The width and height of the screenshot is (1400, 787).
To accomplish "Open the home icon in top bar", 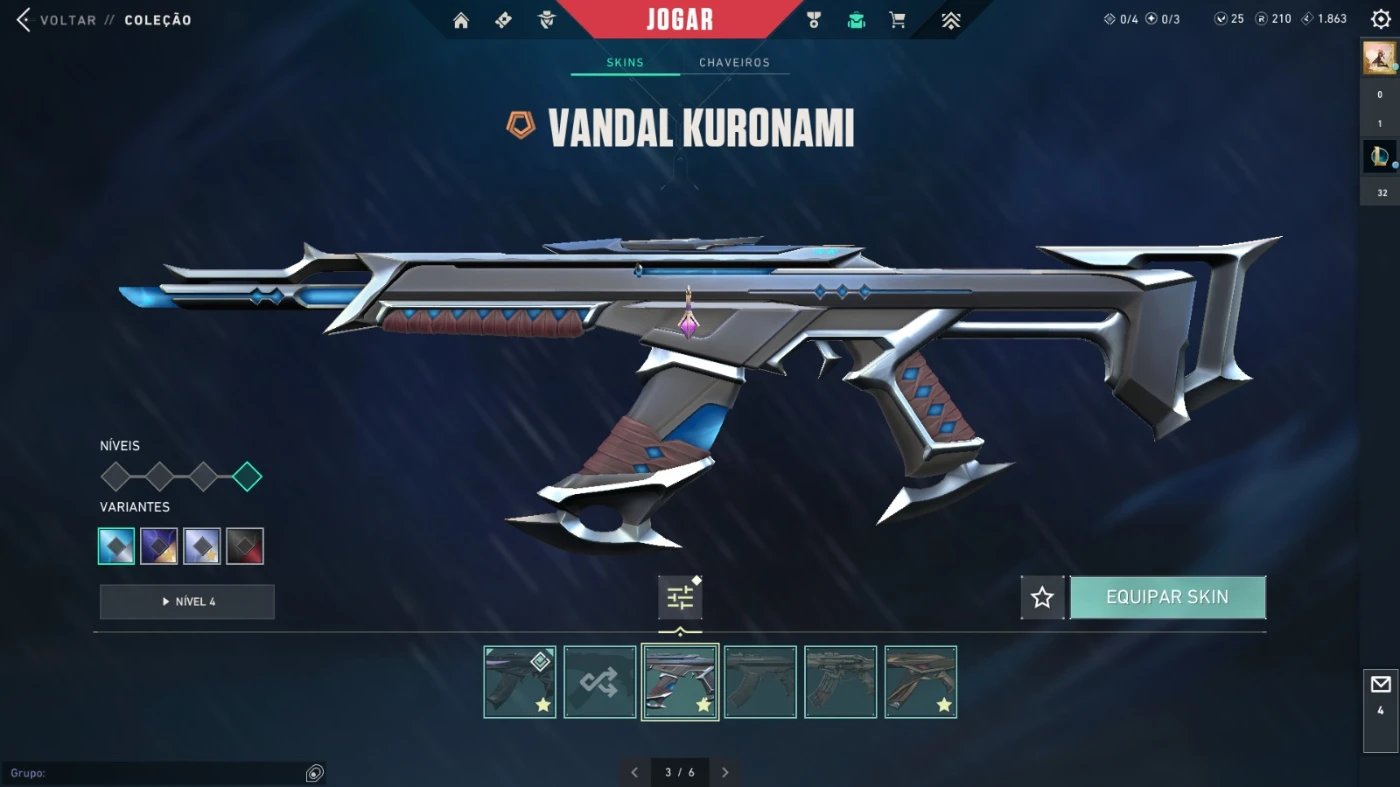I will [461, 20].
